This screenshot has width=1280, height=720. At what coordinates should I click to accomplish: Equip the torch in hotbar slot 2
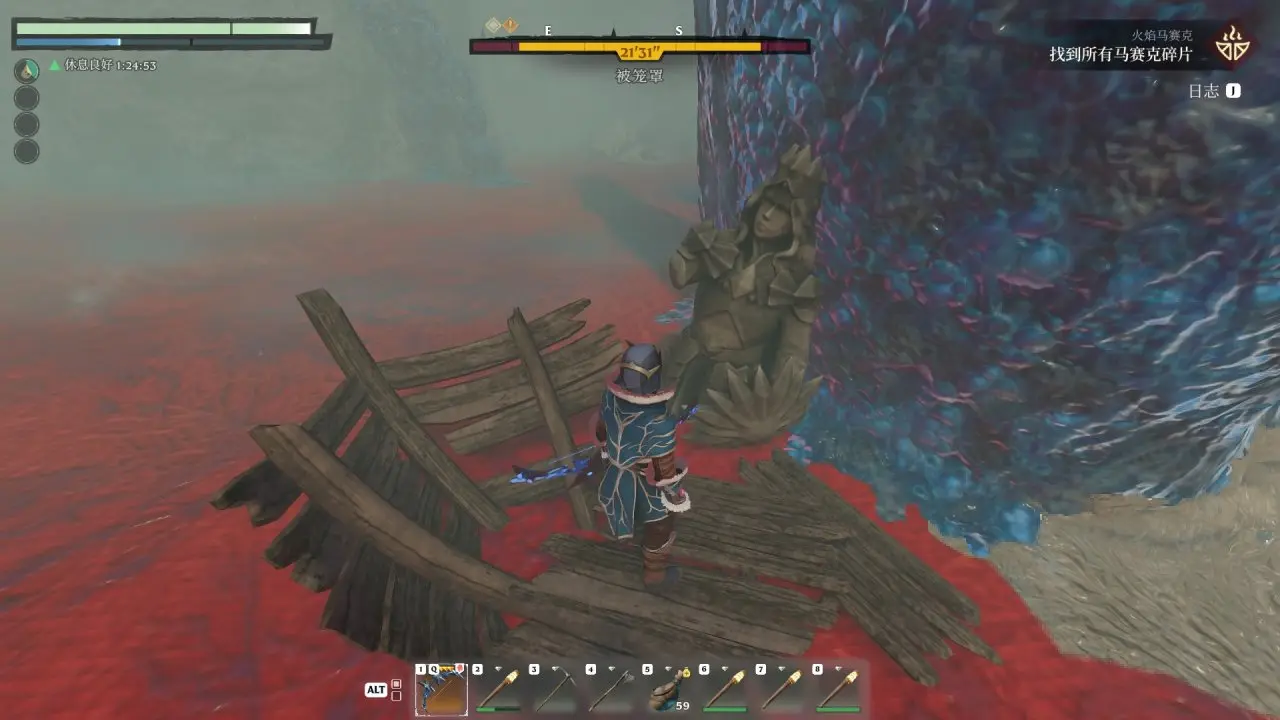click(498, 690)
